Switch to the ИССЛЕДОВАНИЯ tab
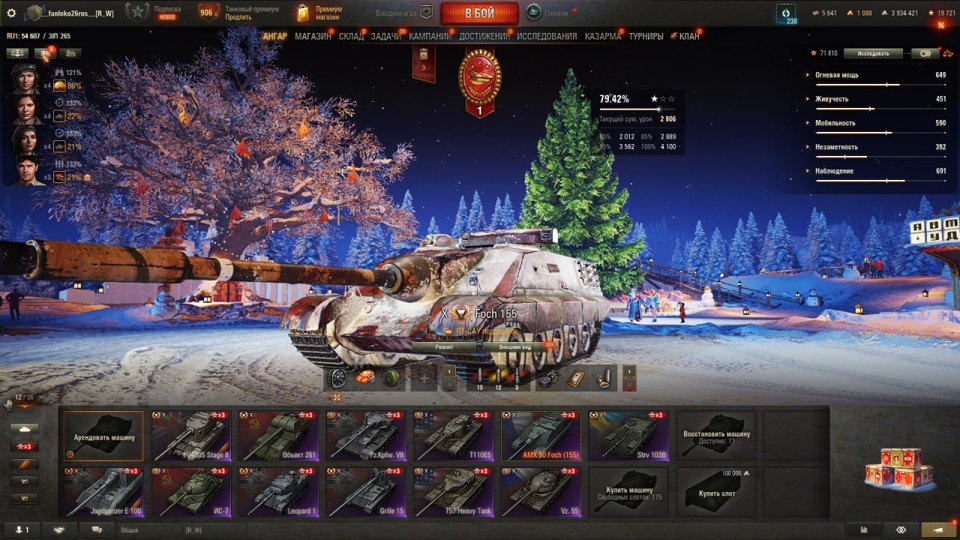The width and height of the screenshot is (960, 540). 547,37
